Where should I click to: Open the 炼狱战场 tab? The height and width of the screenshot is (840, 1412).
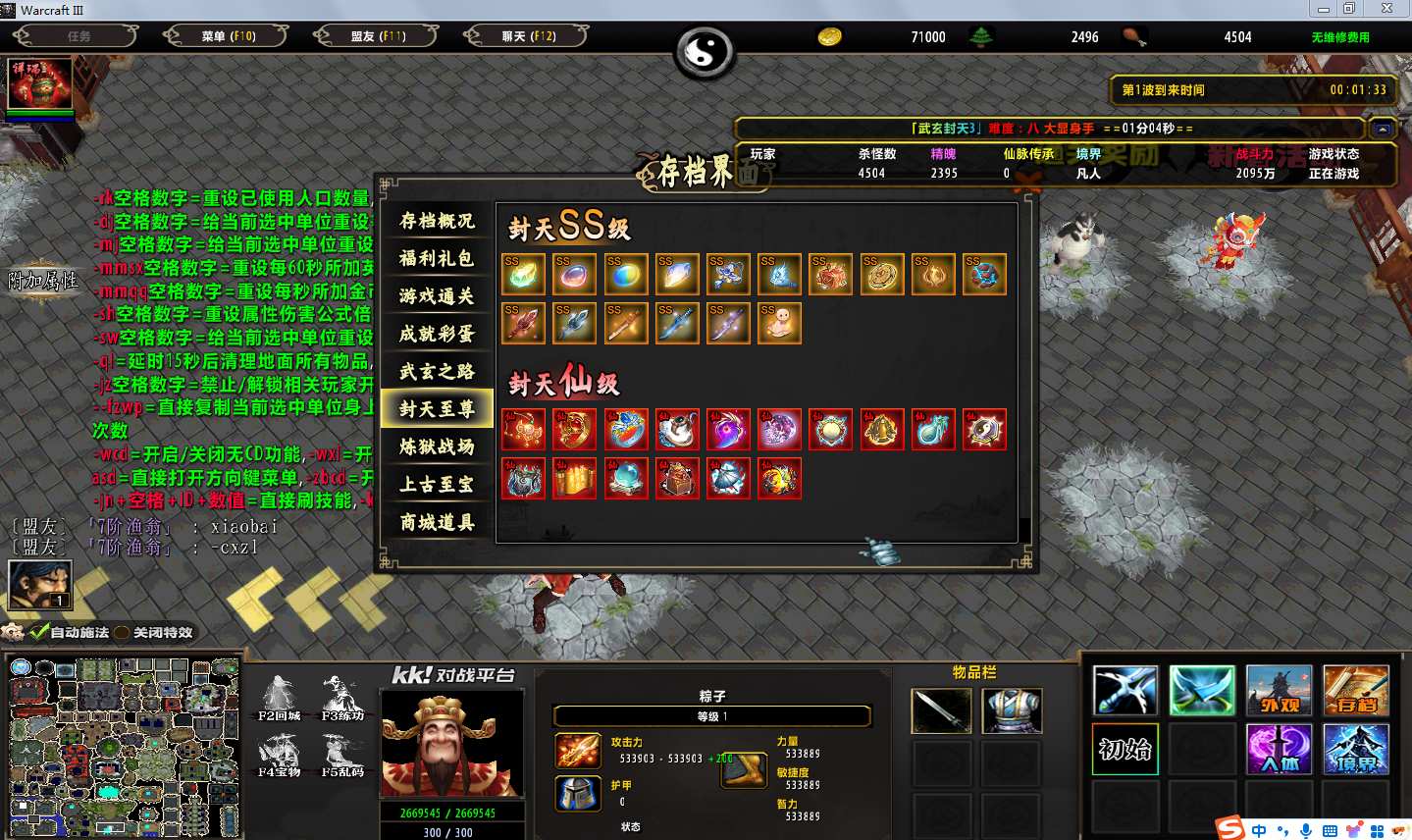coord(437,446)
